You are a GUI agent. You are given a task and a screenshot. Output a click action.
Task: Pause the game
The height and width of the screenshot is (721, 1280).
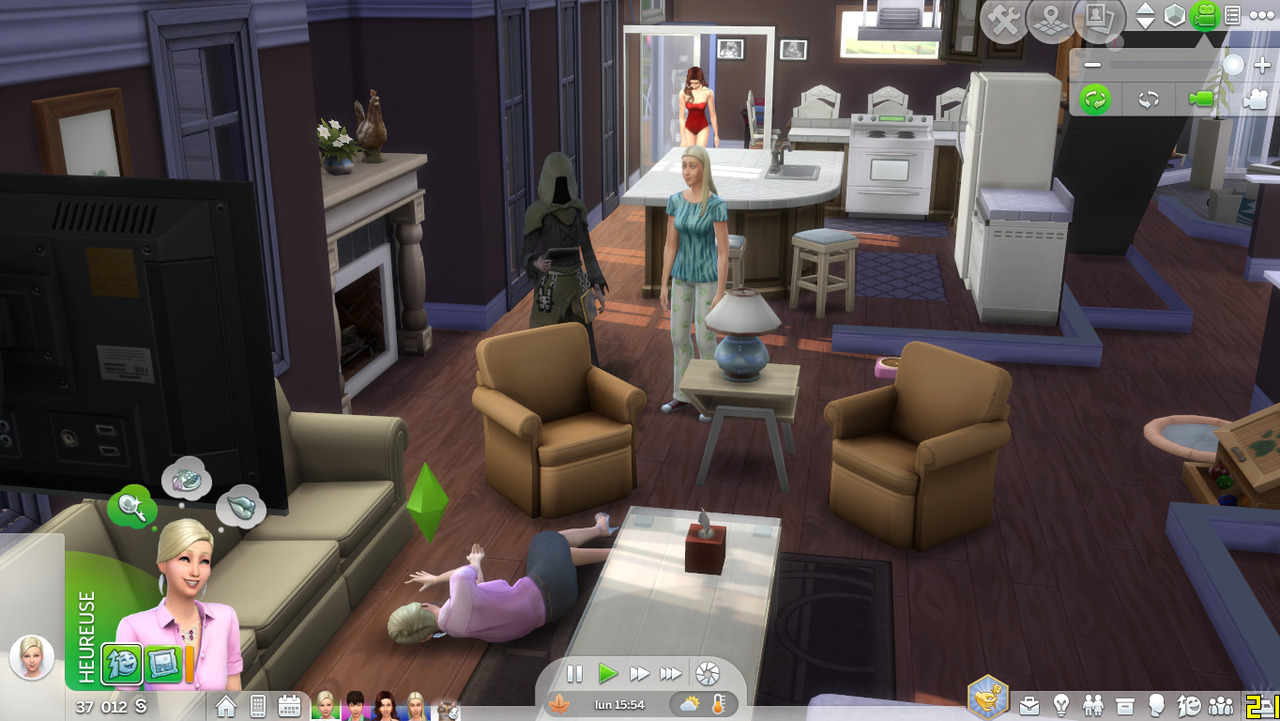[x=575, y=674]
